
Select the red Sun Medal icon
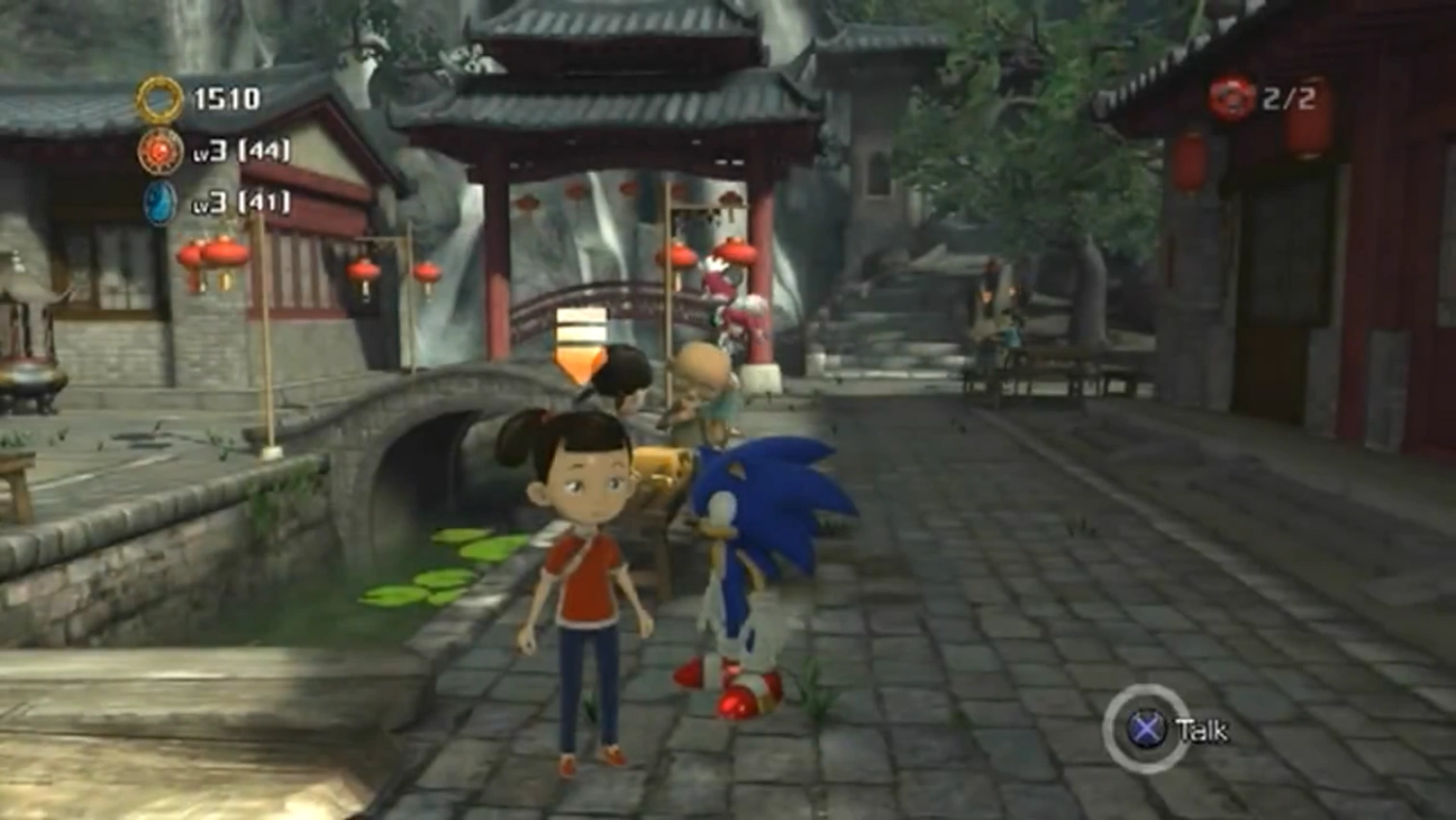pyautogui.click(x=160, y=151)
